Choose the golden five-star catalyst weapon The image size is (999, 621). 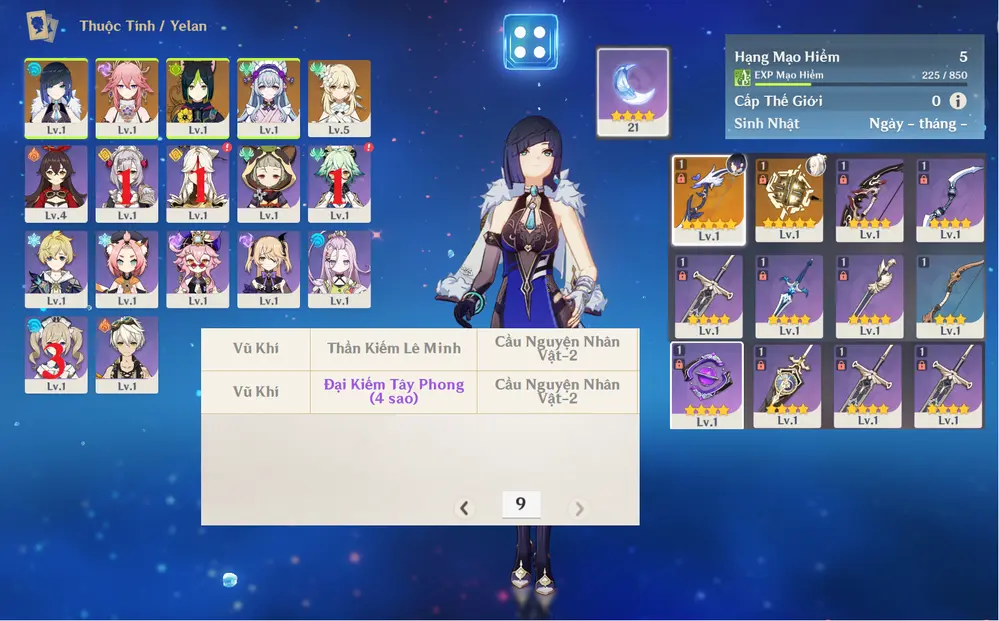[789, 199]
